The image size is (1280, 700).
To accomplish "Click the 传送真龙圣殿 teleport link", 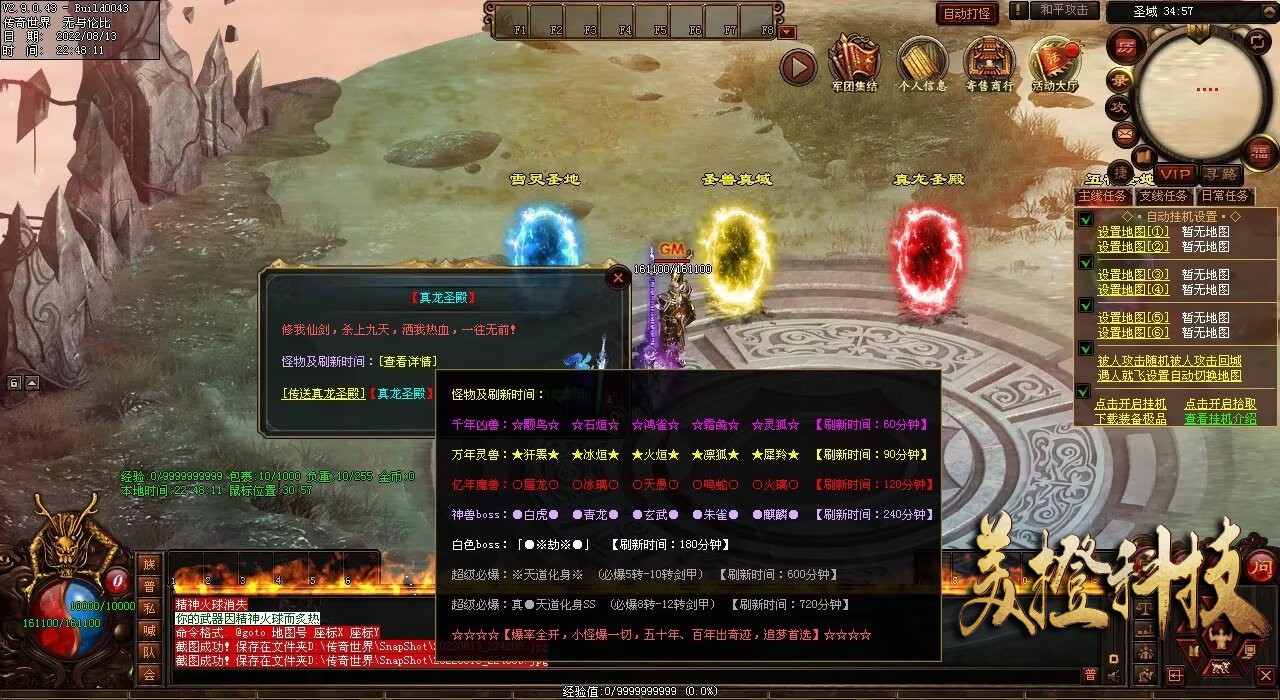I will (324, 394).
